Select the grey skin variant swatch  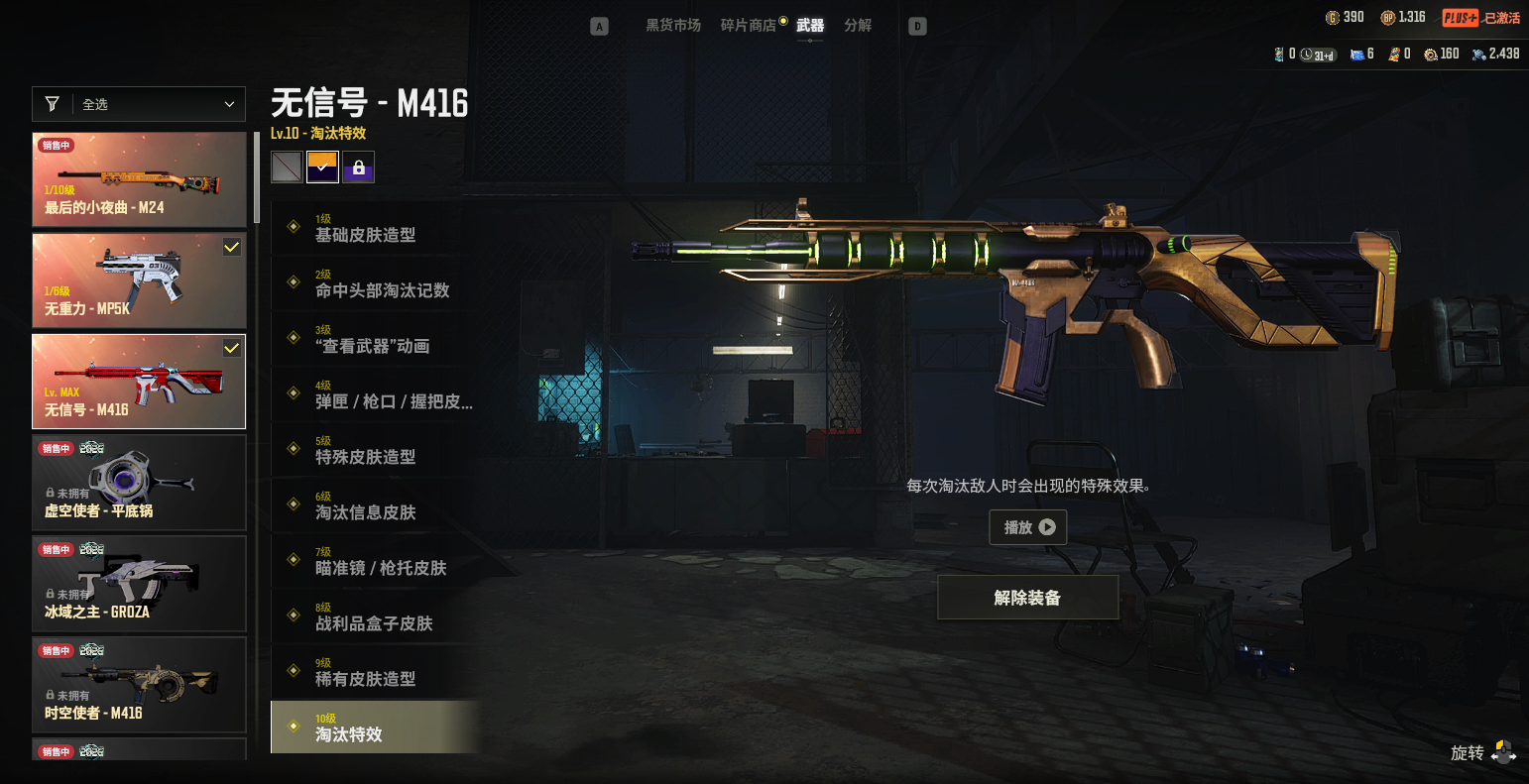287,168
